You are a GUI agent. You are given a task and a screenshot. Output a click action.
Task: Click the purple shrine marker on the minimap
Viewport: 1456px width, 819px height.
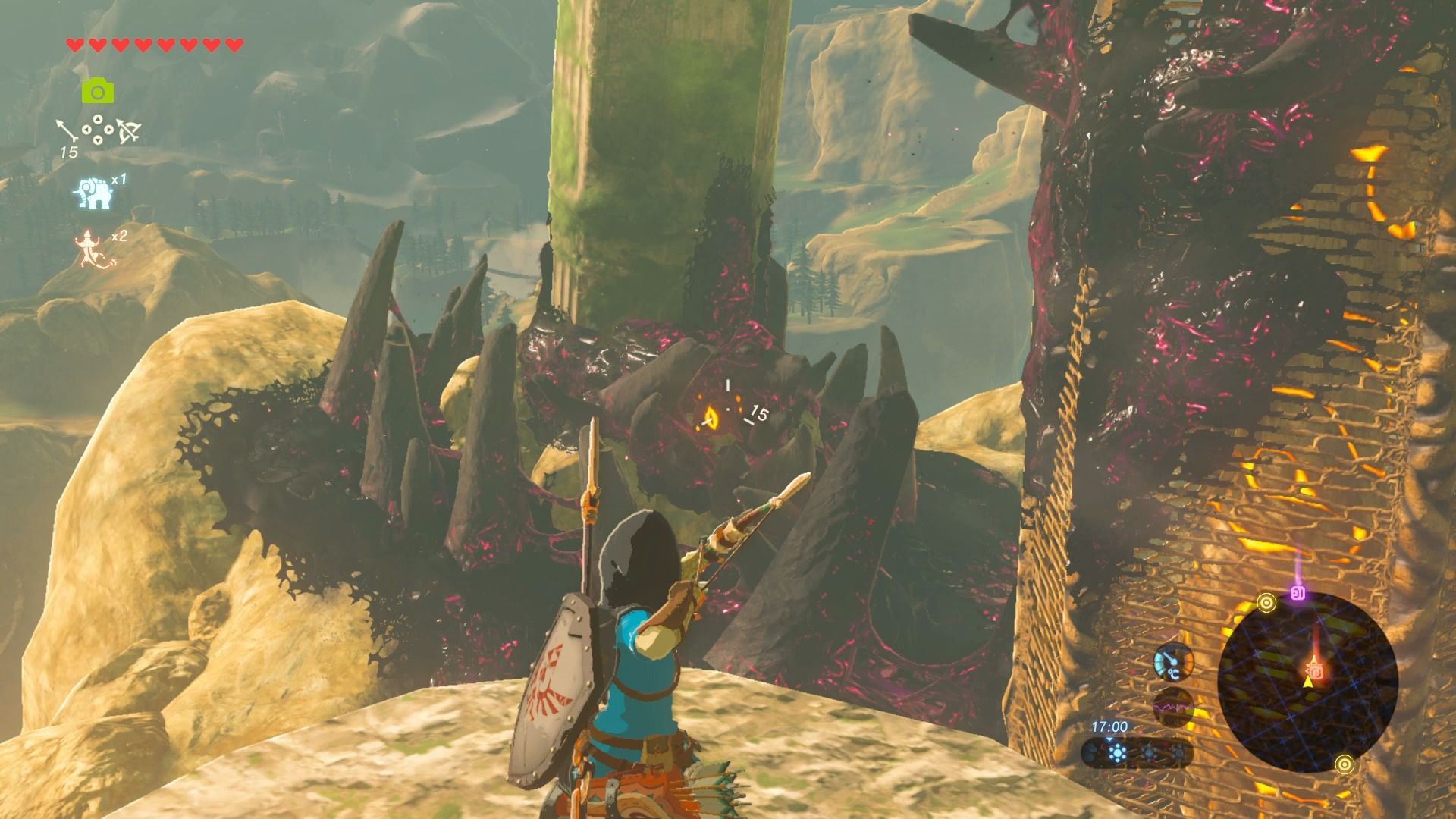pos(1298,593)
